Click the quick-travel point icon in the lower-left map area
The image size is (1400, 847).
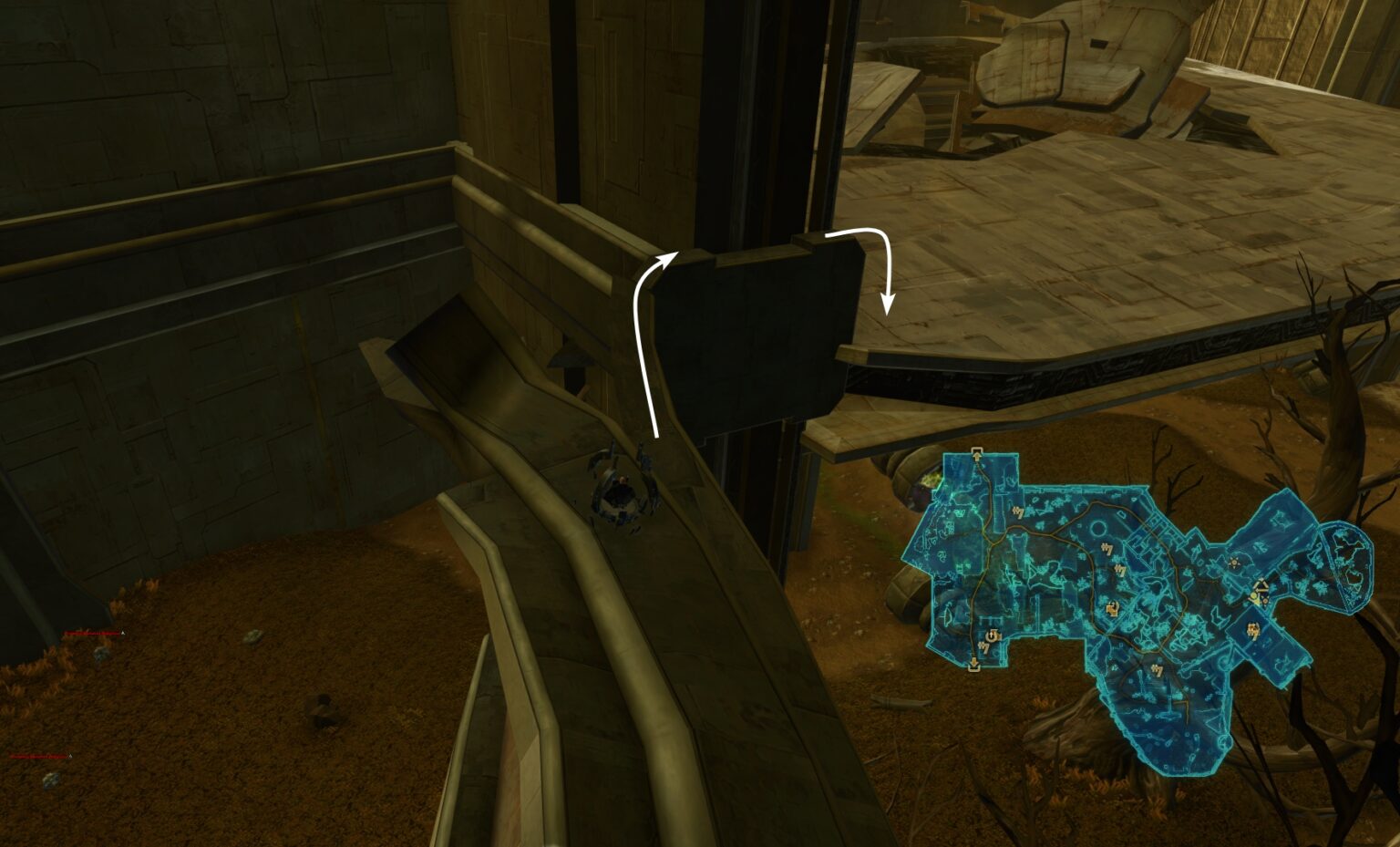click(x=990, y=635)
